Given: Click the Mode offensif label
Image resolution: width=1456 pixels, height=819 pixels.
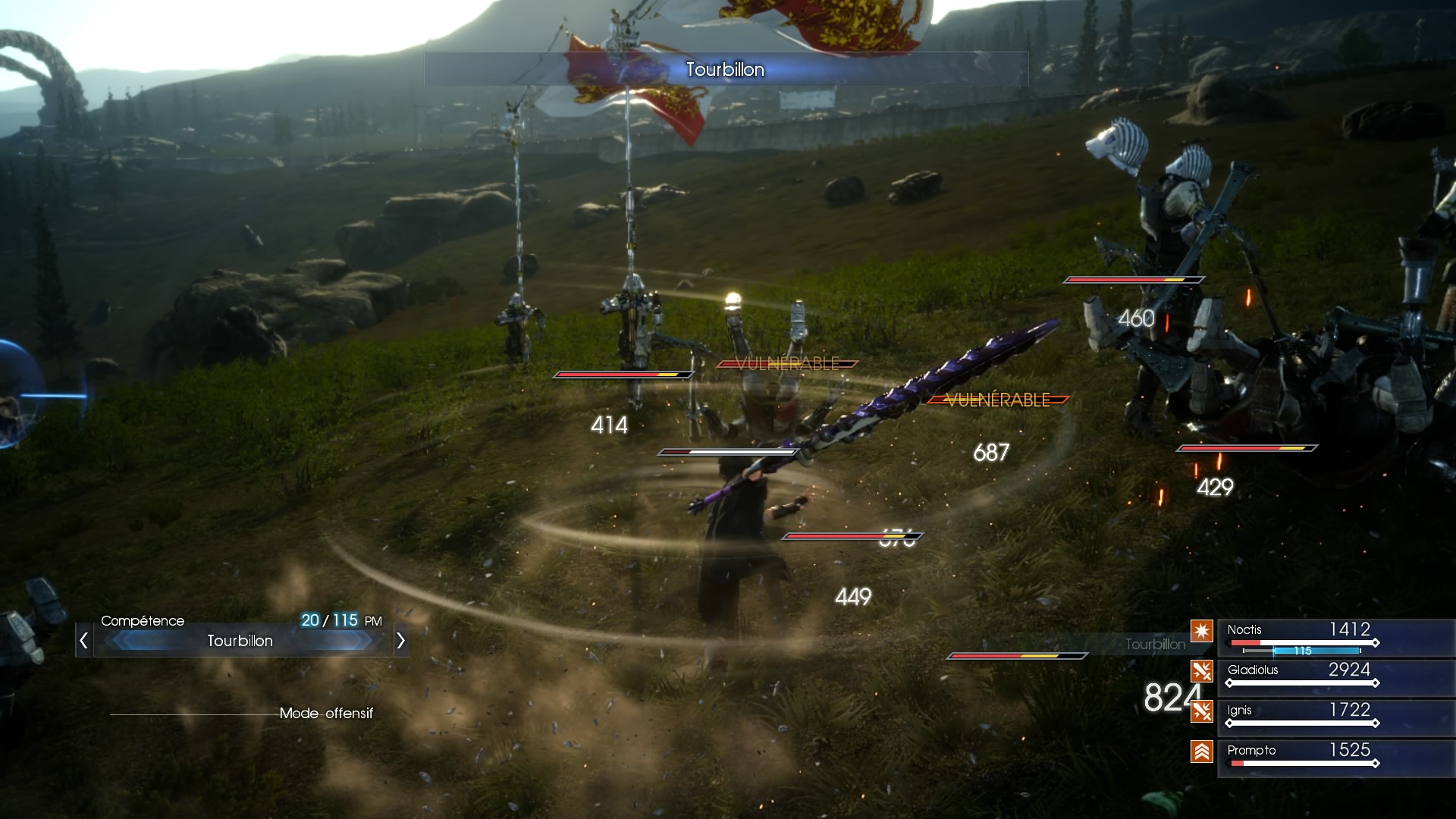Looking at the screenshot, I should (x=326, y=713).
